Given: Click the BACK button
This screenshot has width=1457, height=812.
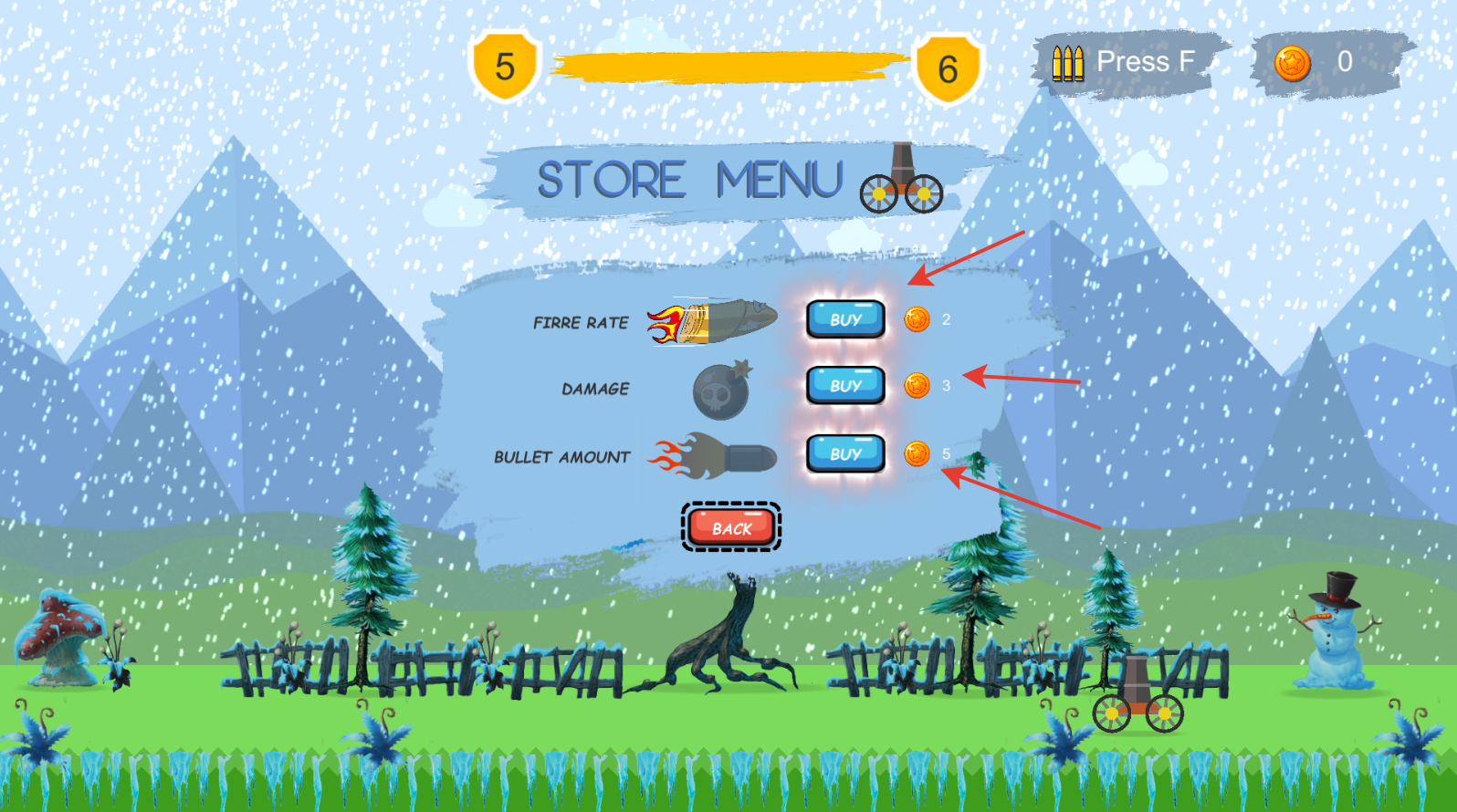Looking at the screenshot, I should [x=730, y=527].
